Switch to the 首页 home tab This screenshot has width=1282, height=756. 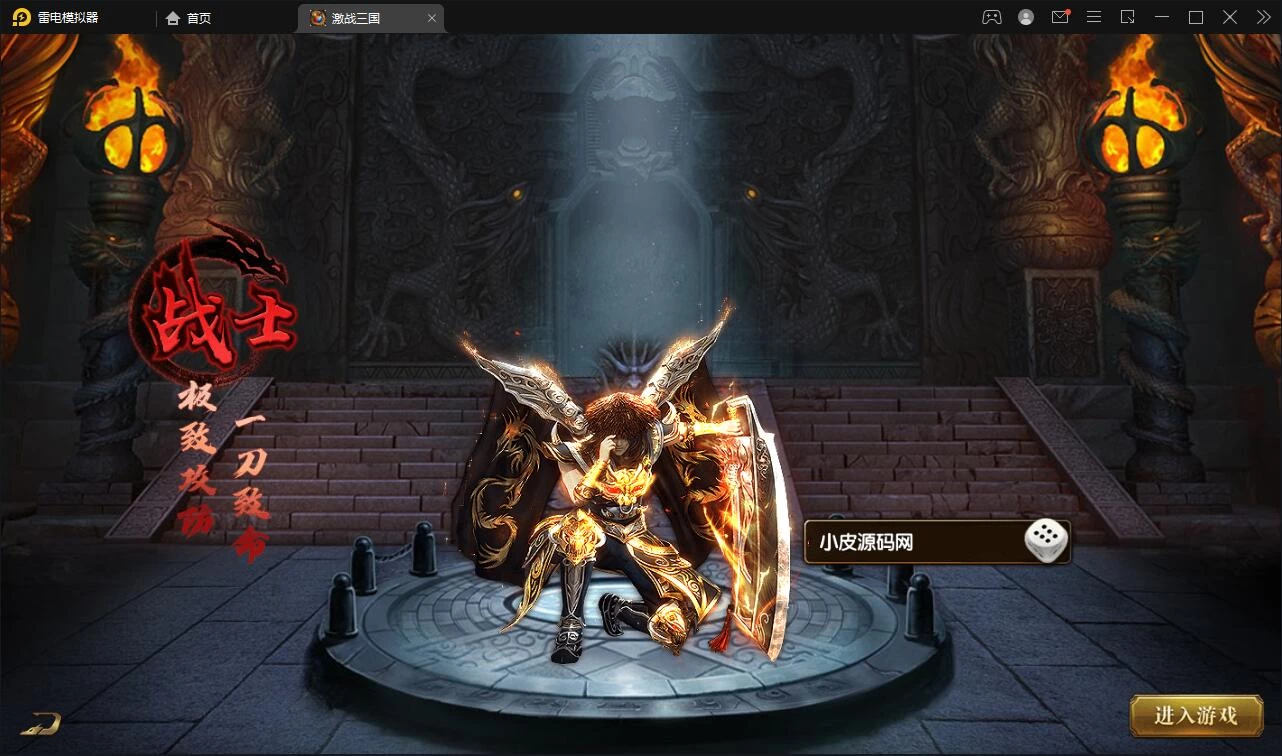point(189,18)
